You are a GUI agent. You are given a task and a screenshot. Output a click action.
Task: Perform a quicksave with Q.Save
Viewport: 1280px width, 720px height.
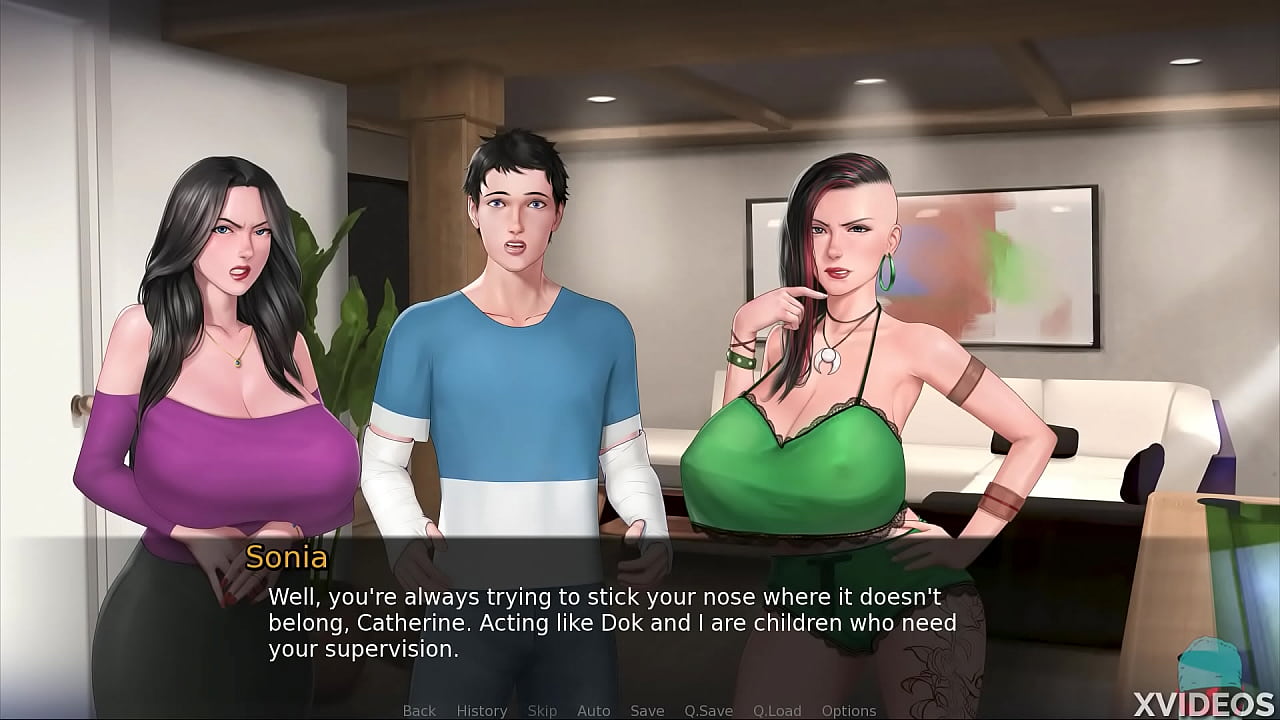[x=707, y=710]
